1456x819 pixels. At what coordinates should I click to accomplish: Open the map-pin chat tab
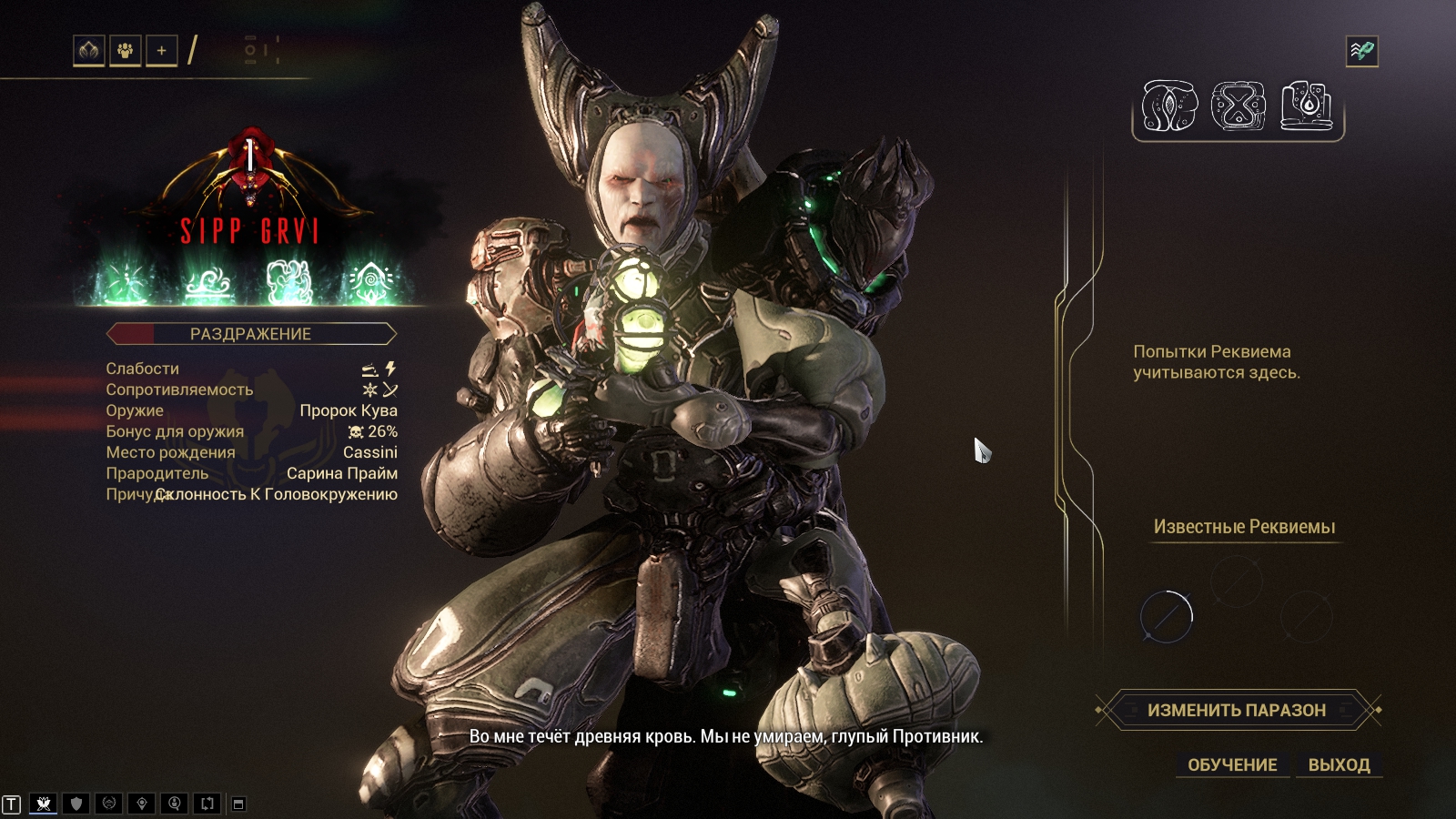[x=142, y=804]
